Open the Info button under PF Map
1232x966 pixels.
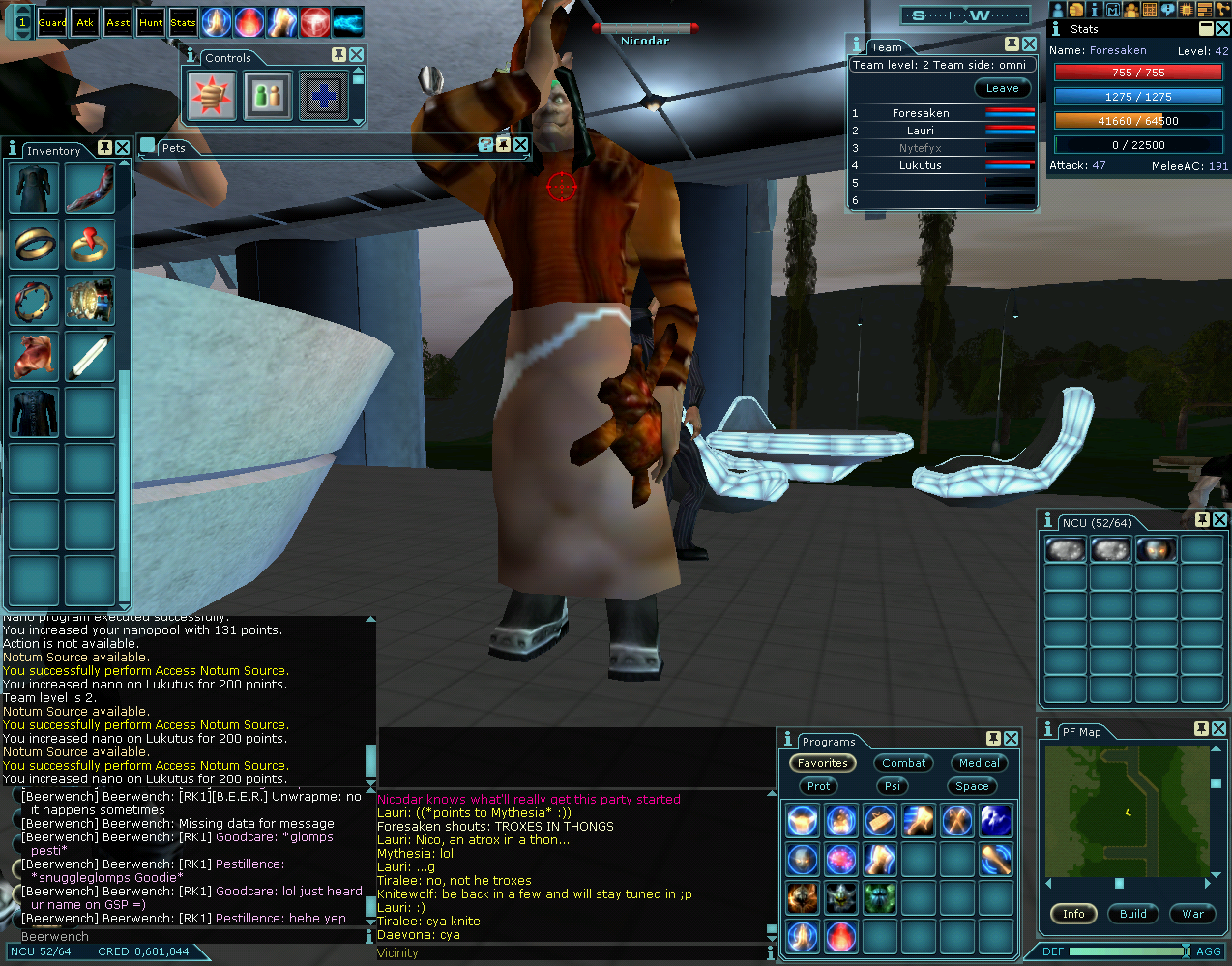(1073, 914)
